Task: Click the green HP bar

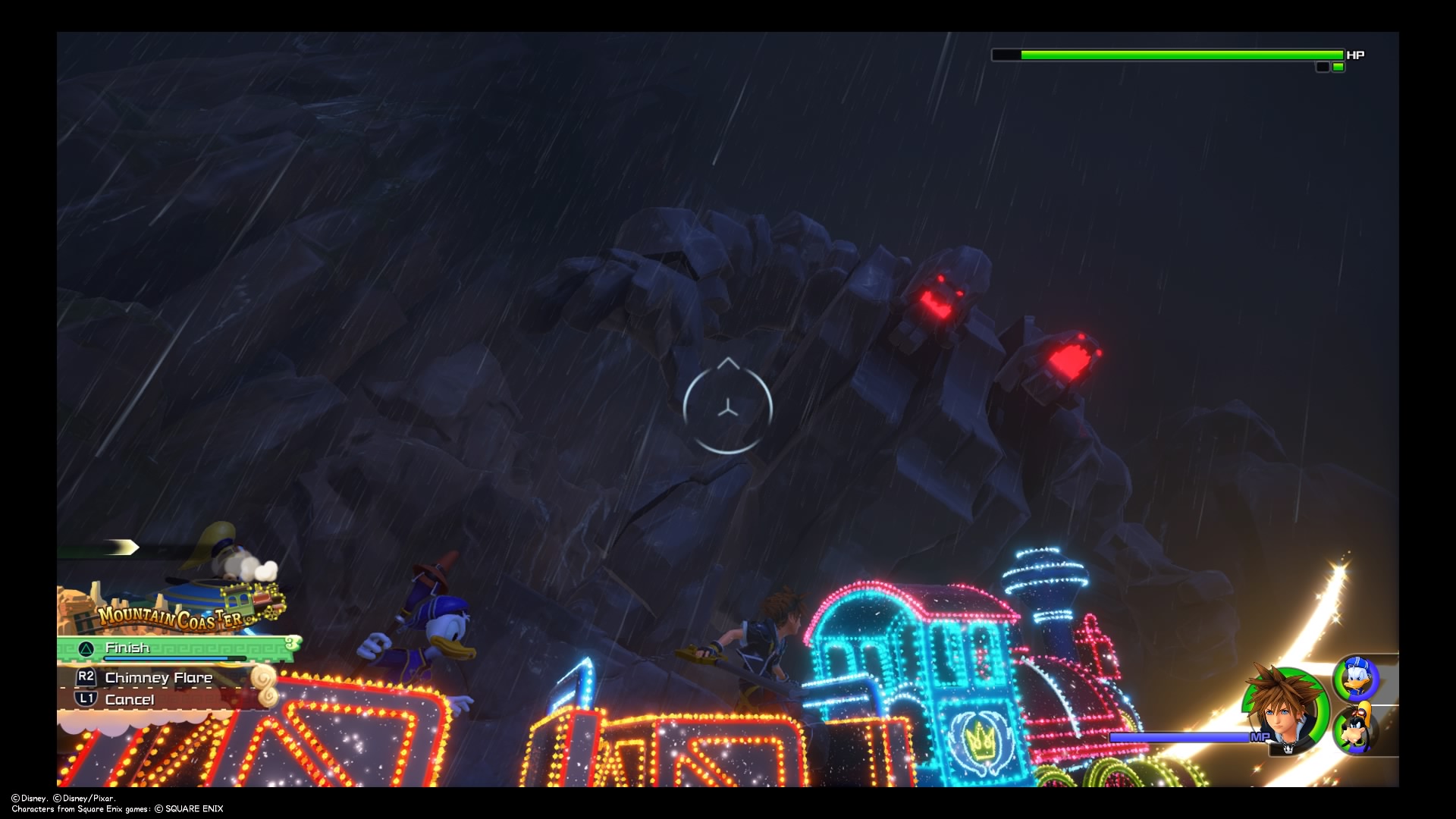Action: (1175, 55)
